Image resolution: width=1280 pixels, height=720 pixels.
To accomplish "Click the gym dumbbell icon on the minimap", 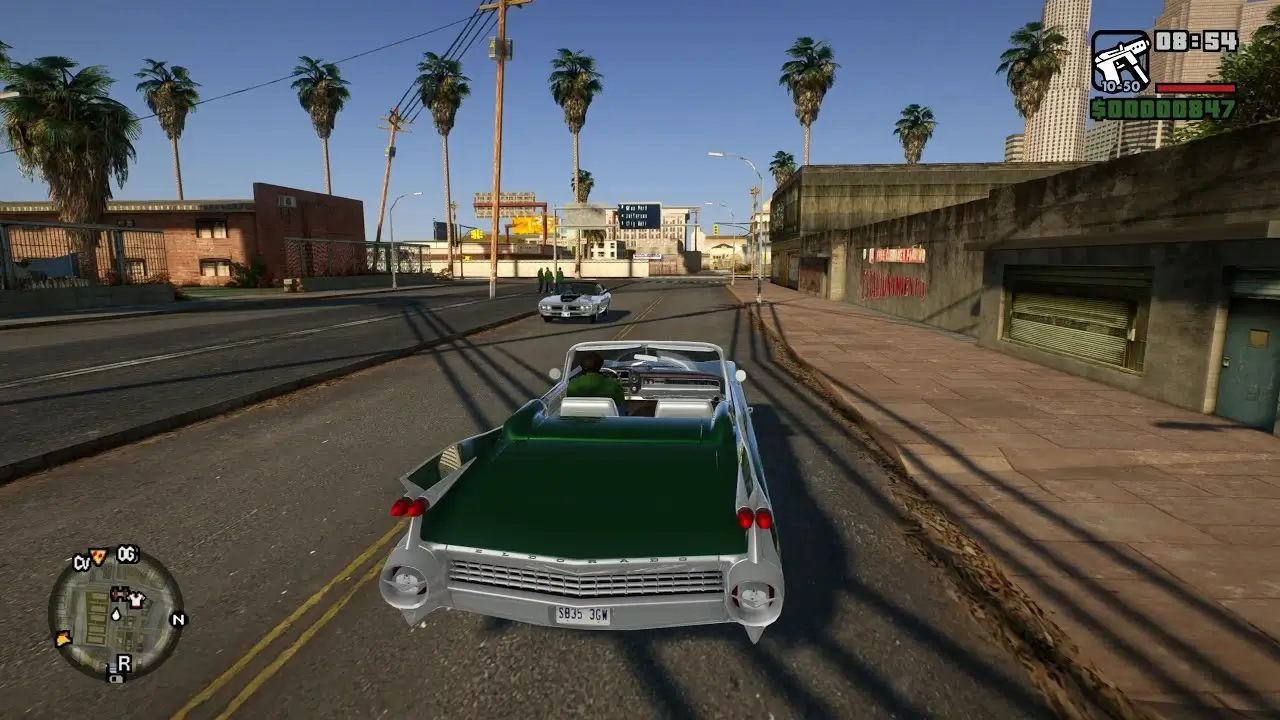I will pyautogui.click(x=119, y=594).
